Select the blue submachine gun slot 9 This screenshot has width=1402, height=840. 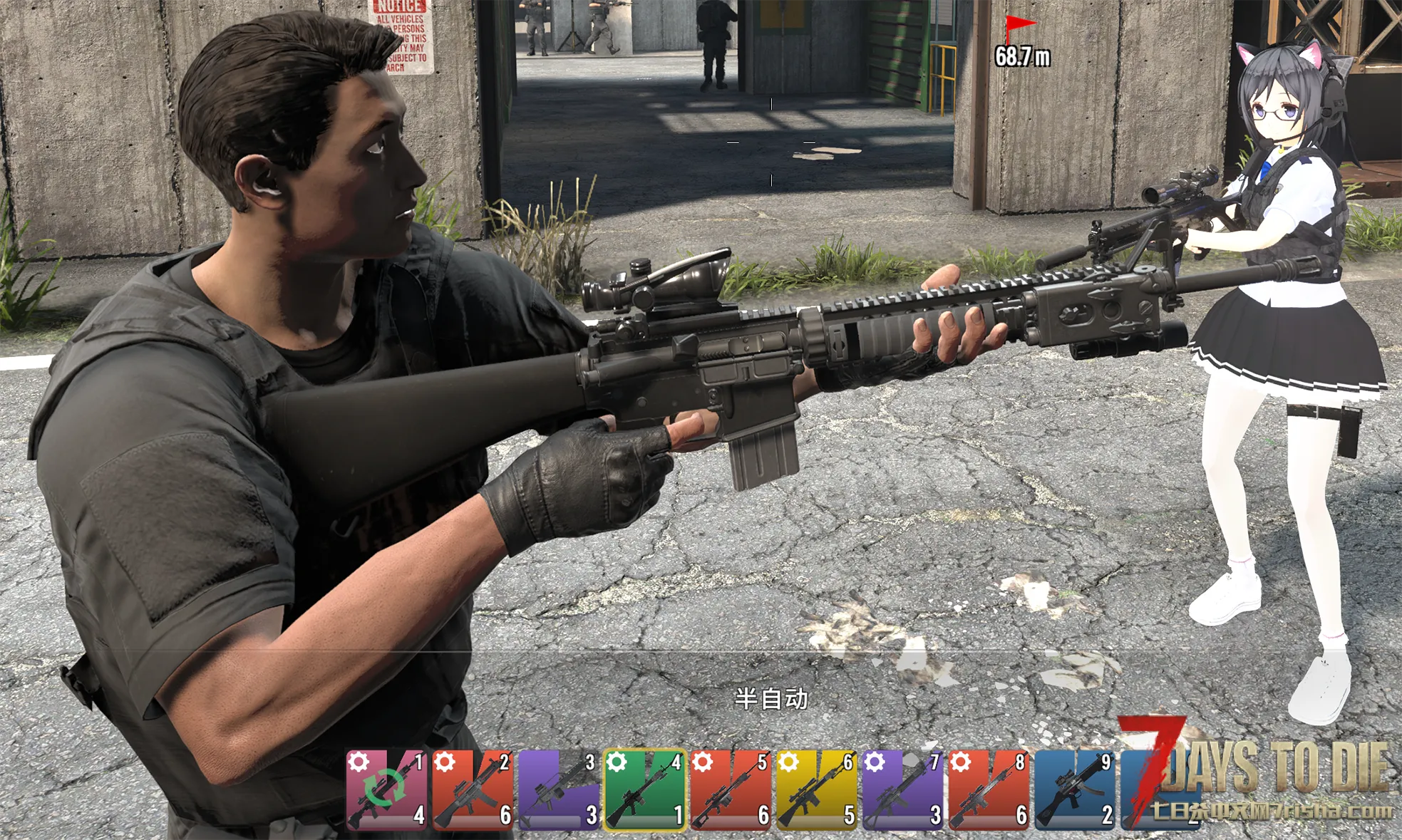coord(1075,789)
